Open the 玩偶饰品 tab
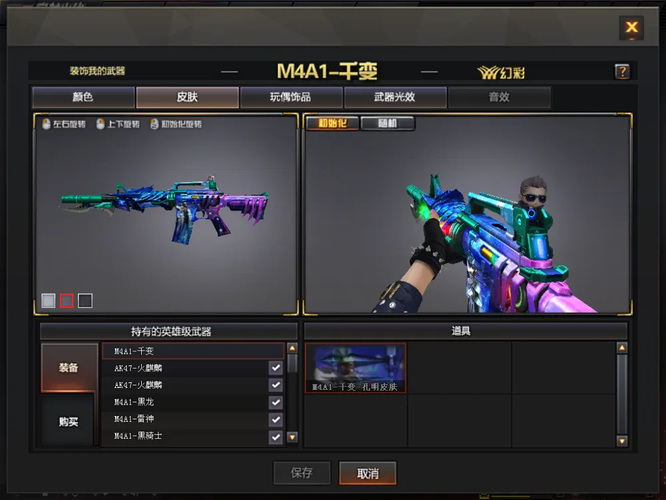 tap(291, 98)
